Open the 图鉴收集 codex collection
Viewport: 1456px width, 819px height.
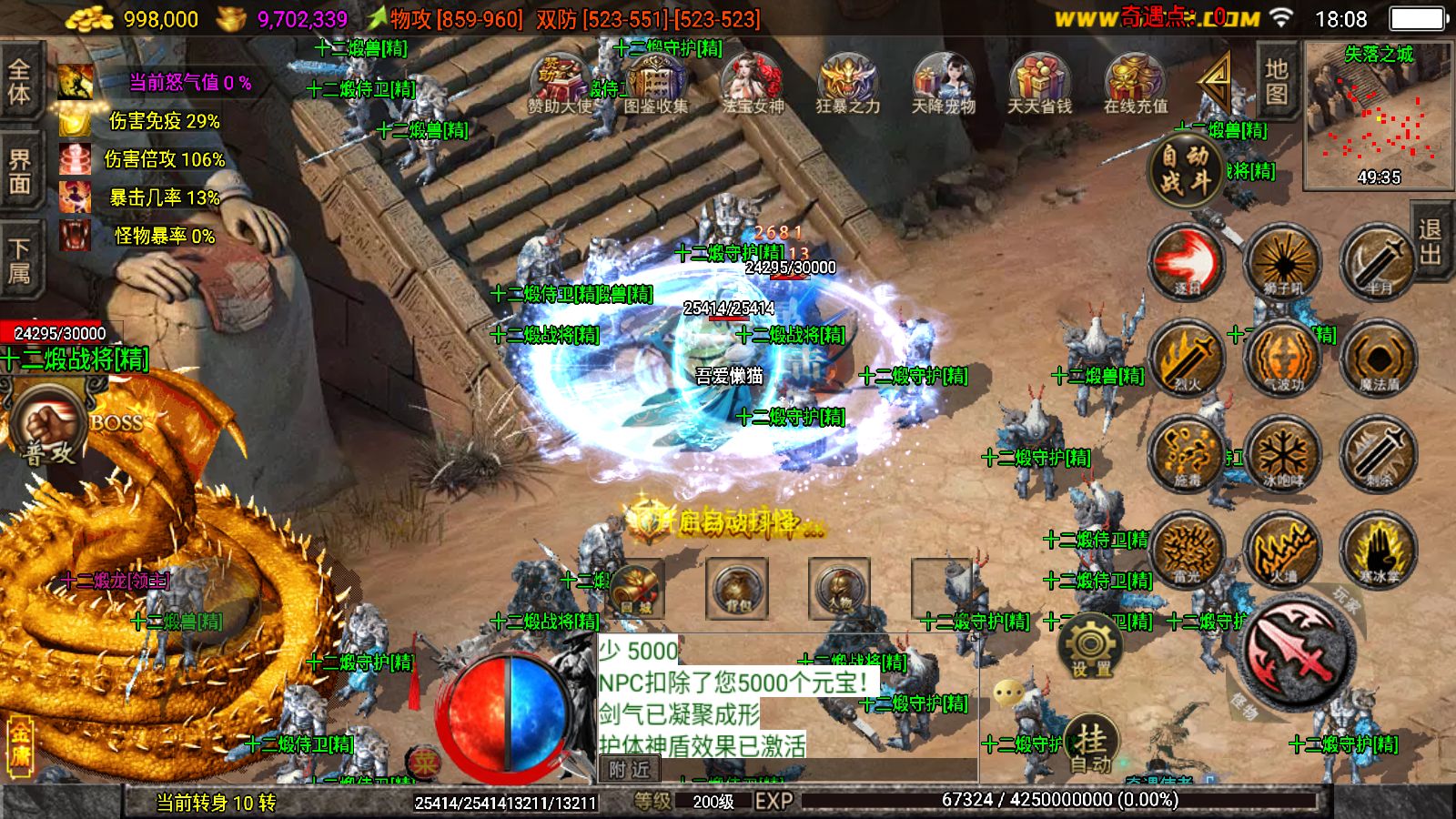pyautogui.click(x=655, y=84)
